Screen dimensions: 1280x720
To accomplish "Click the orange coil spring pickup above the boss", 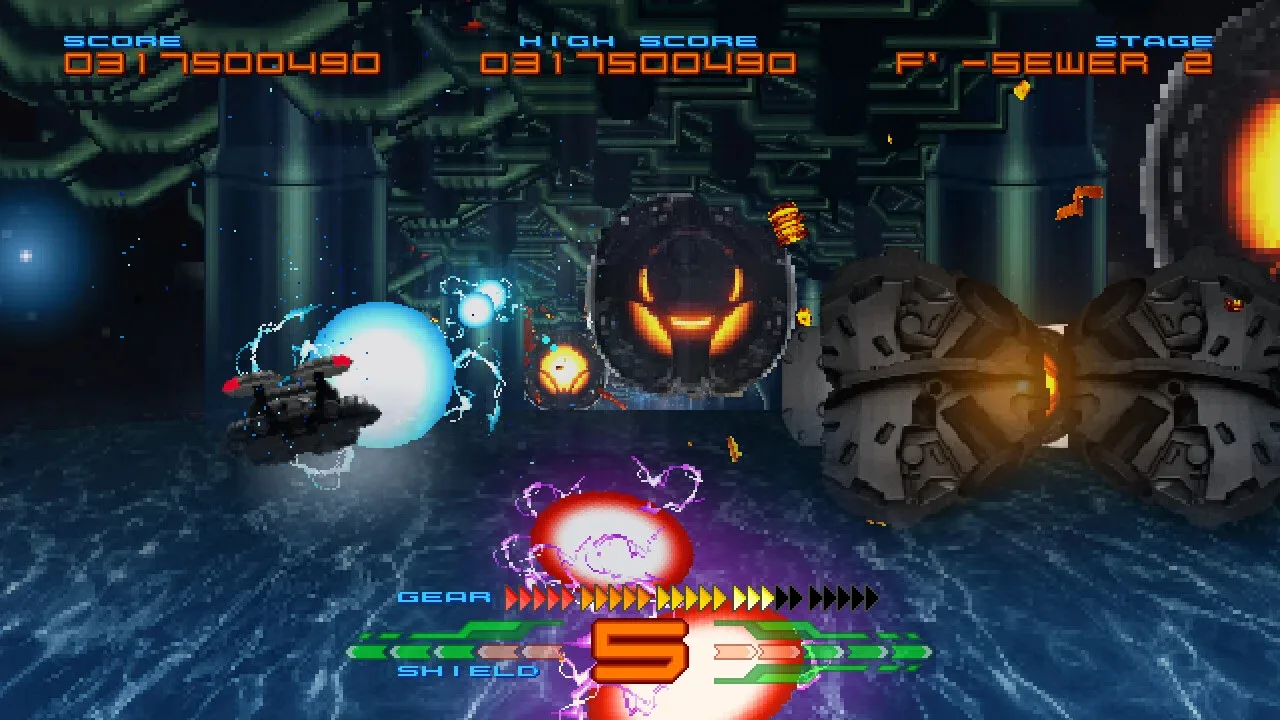I will [790, 220].
